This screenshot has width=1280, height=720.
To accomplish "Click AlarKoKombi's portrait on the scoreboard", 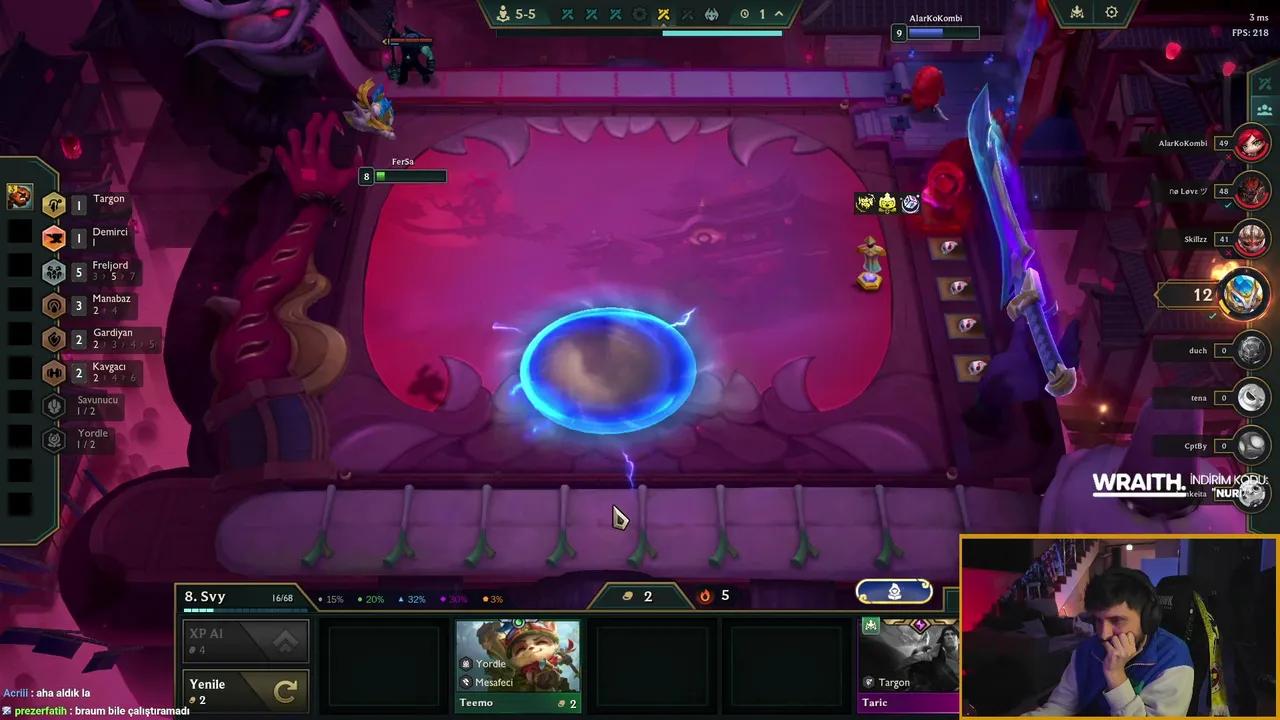I will [x=1252, y=143].
